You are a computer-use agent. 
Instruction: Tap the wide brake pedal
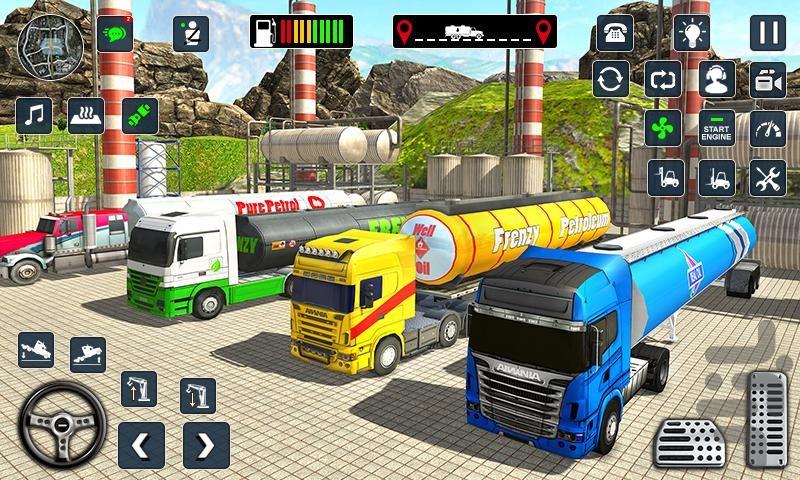690,443
